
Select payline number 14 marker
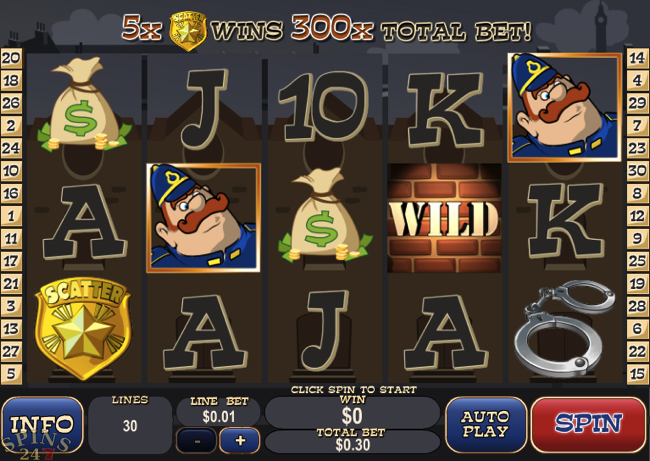tap(638, 58)
